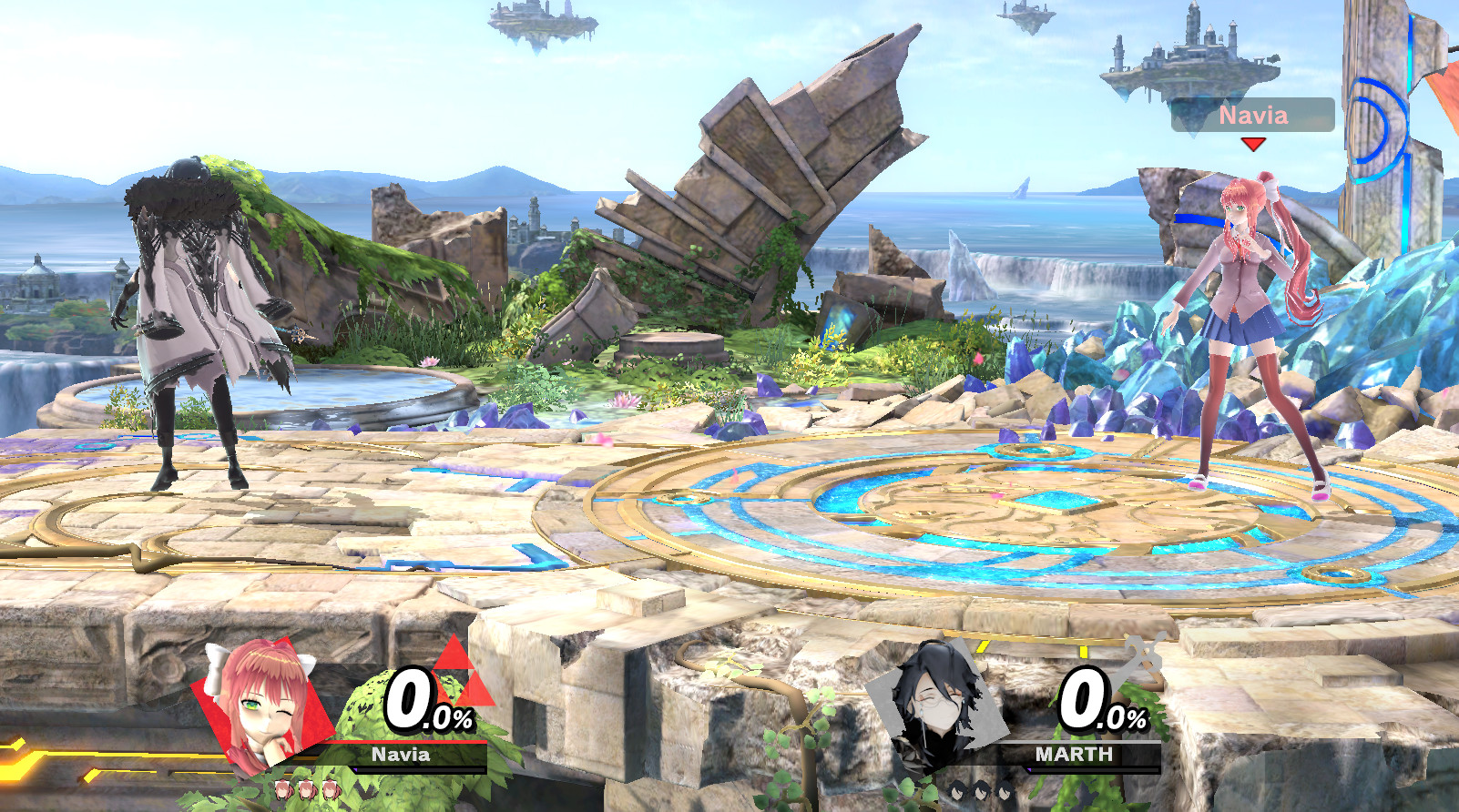Expand Navia's purple special meter bar
This screenshot has height=812, width=1459.
pos(419,770)
